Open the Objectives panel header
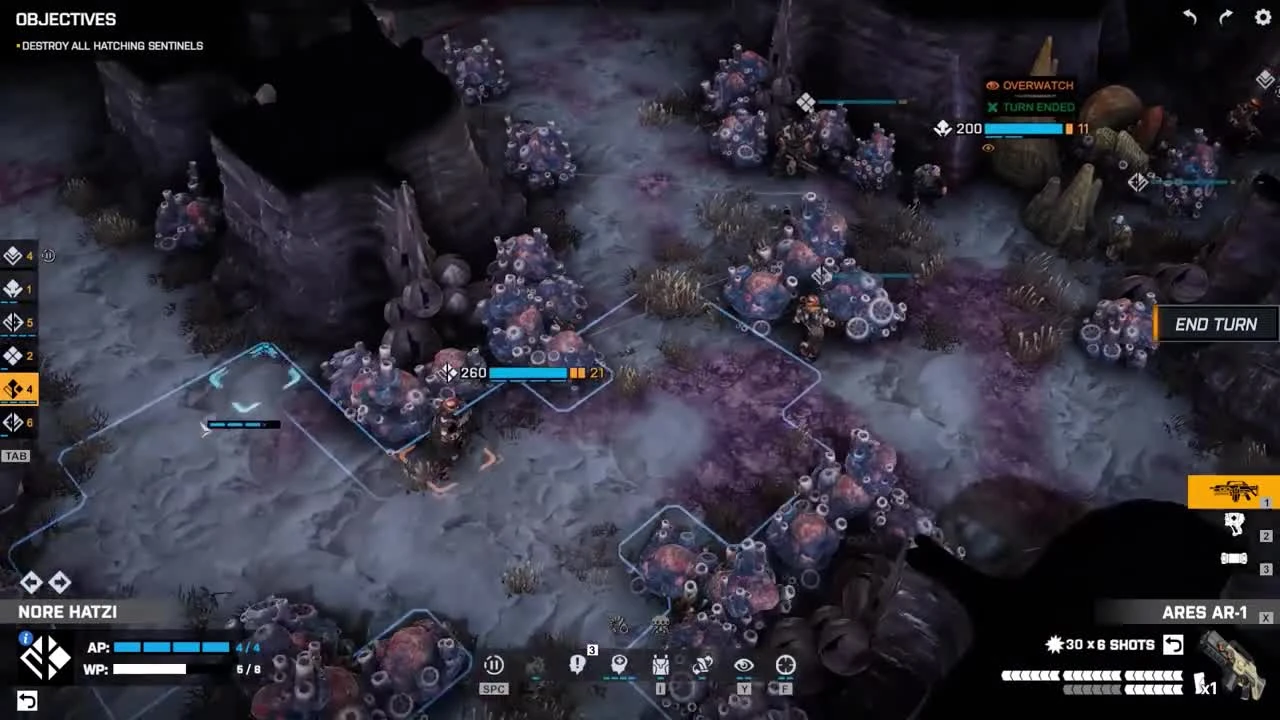Image resolution: width=1280 pixels, height=720 pixels. (66, 19)
